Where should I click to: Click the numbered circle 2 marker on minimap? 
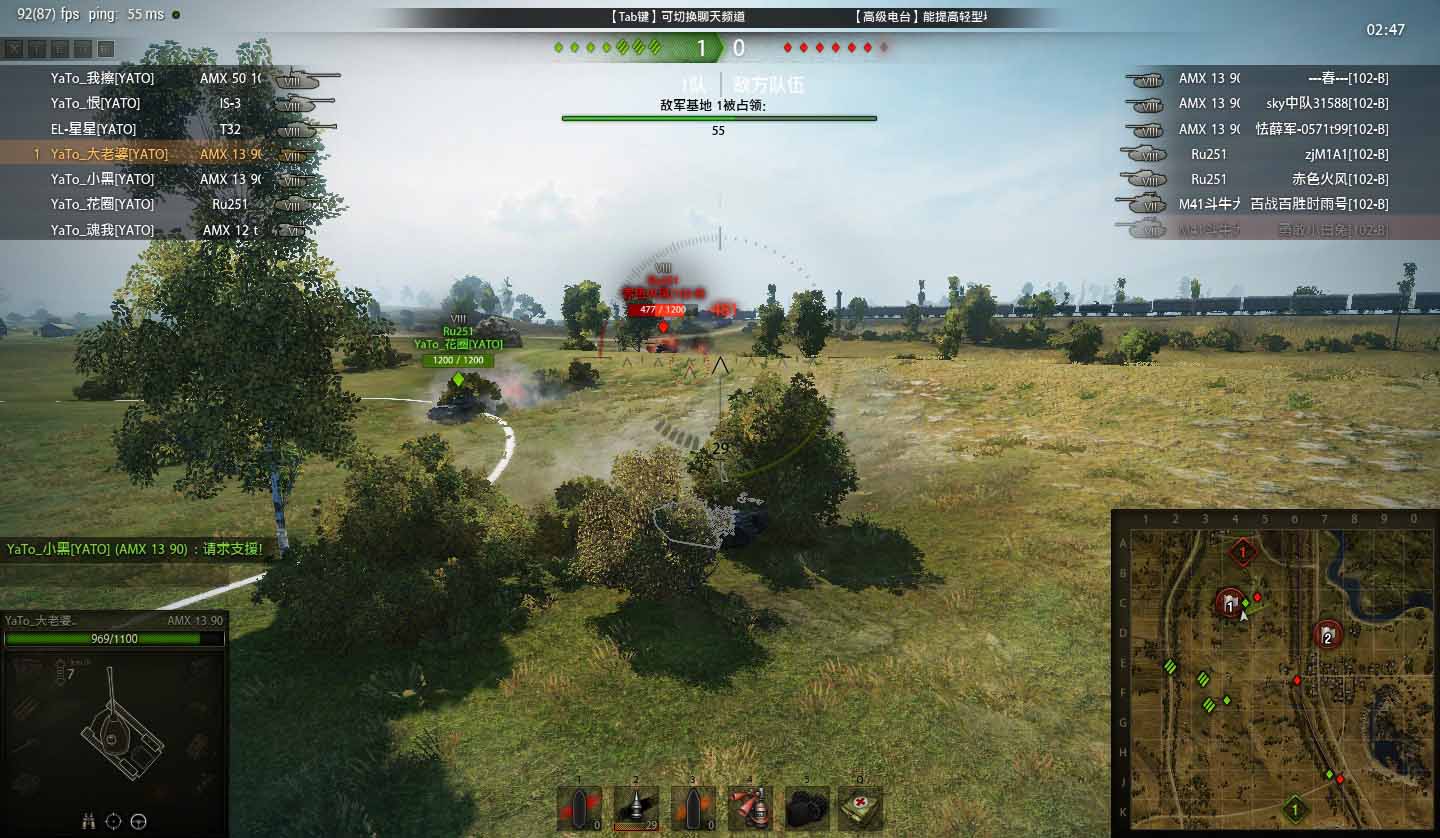[x=1328, y=635]
